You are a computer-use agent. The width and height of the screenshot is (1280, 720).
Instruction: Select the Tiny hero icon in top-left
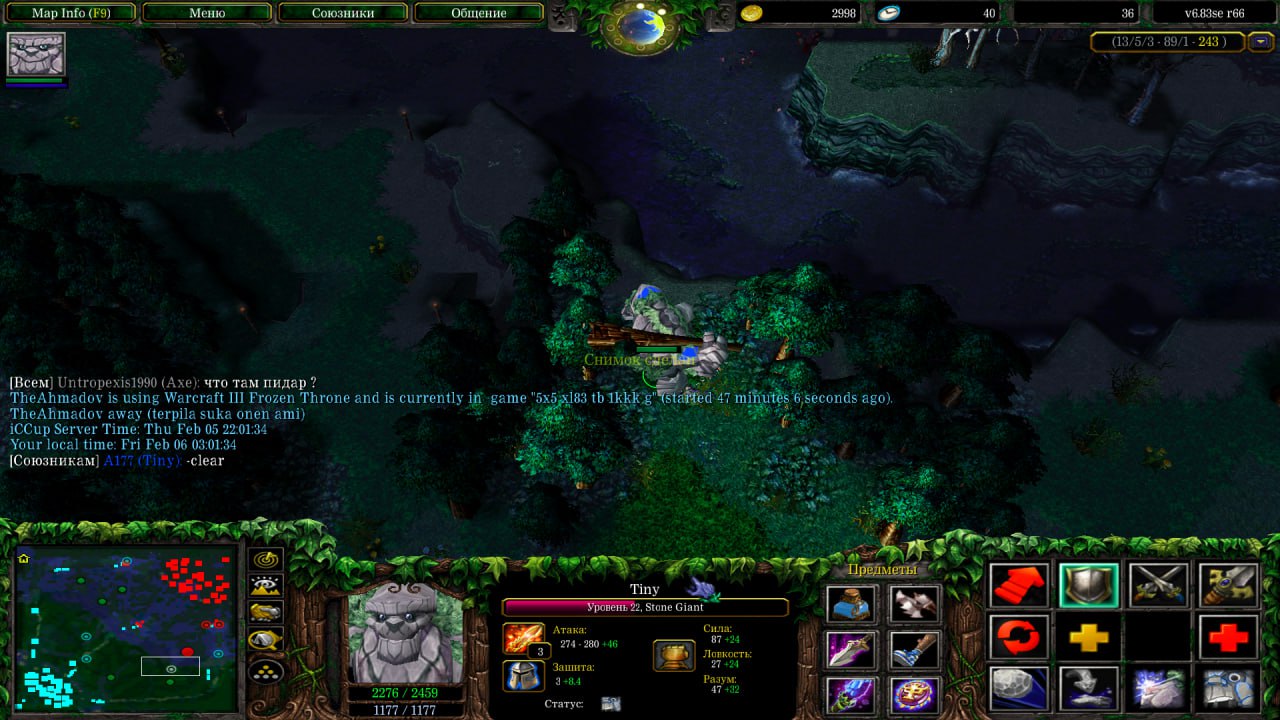click(36, 54)
